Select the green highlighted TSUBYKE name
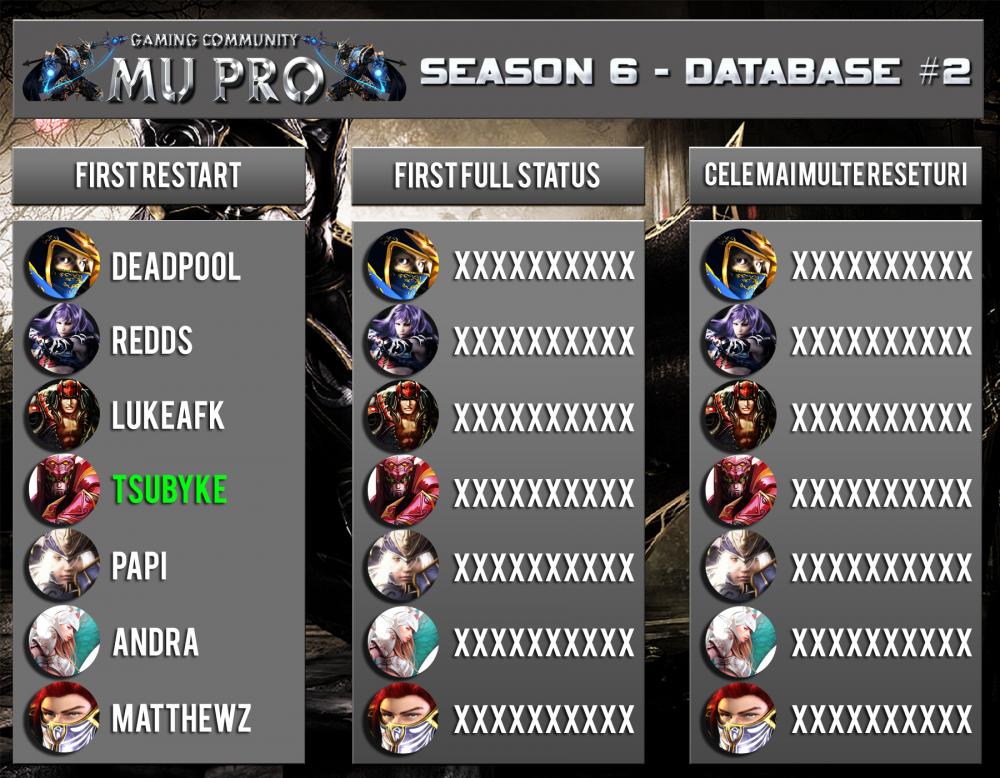 click(x=170, y=489)
